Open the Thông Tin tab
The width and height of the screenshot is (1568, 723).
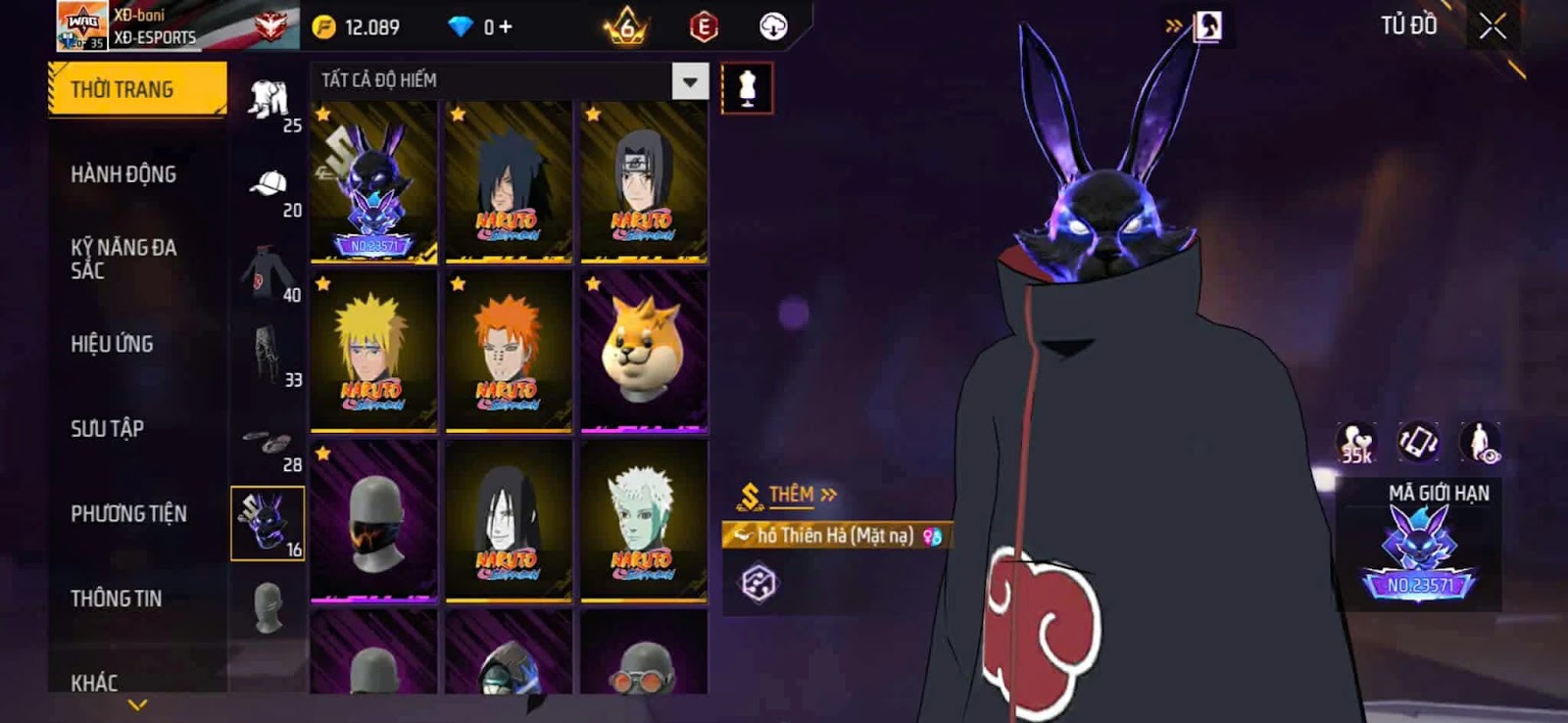[x=116, y=598]
